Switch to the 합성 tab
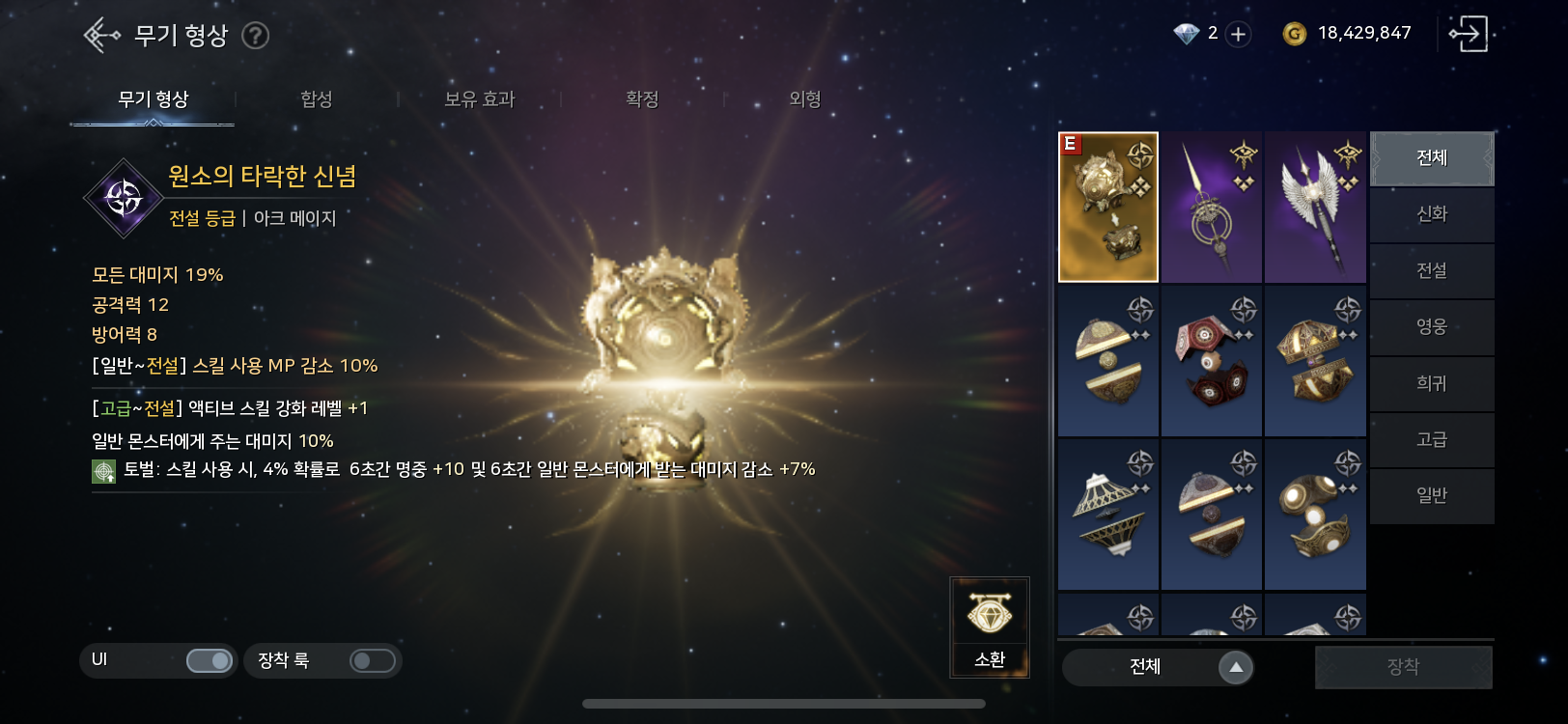The width and height of the screenshot is (1568, 724). 316,99
